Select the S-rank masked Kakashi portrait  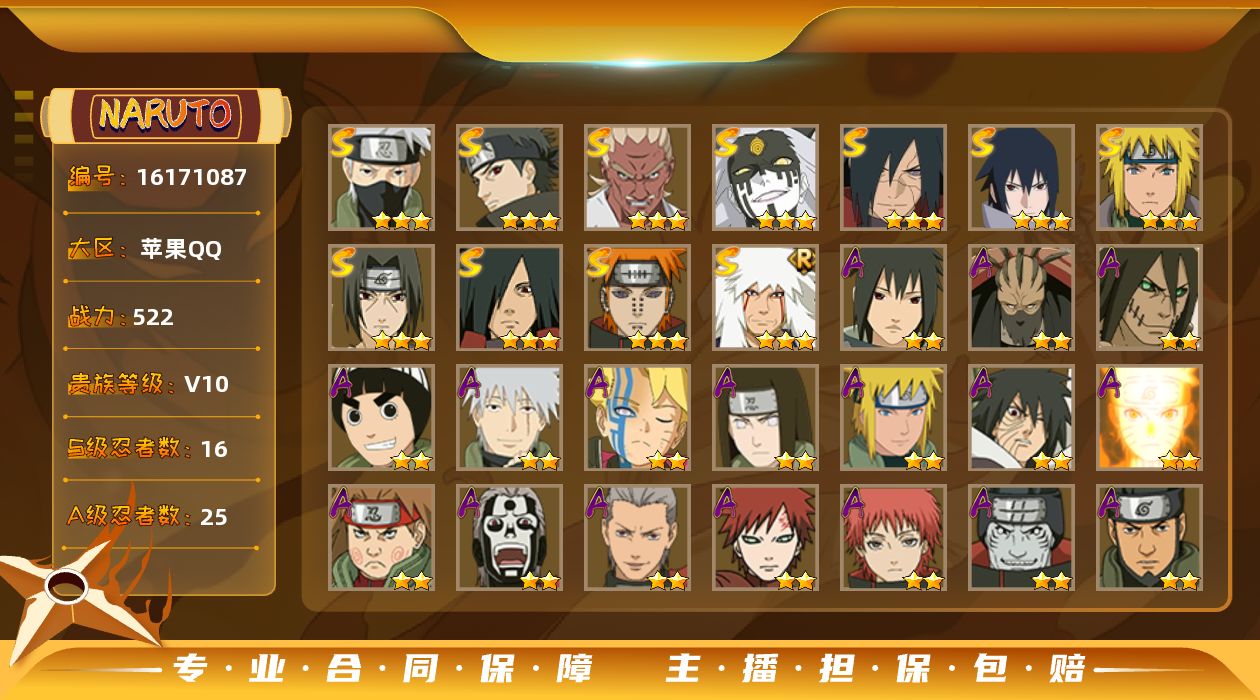(382, 177)
